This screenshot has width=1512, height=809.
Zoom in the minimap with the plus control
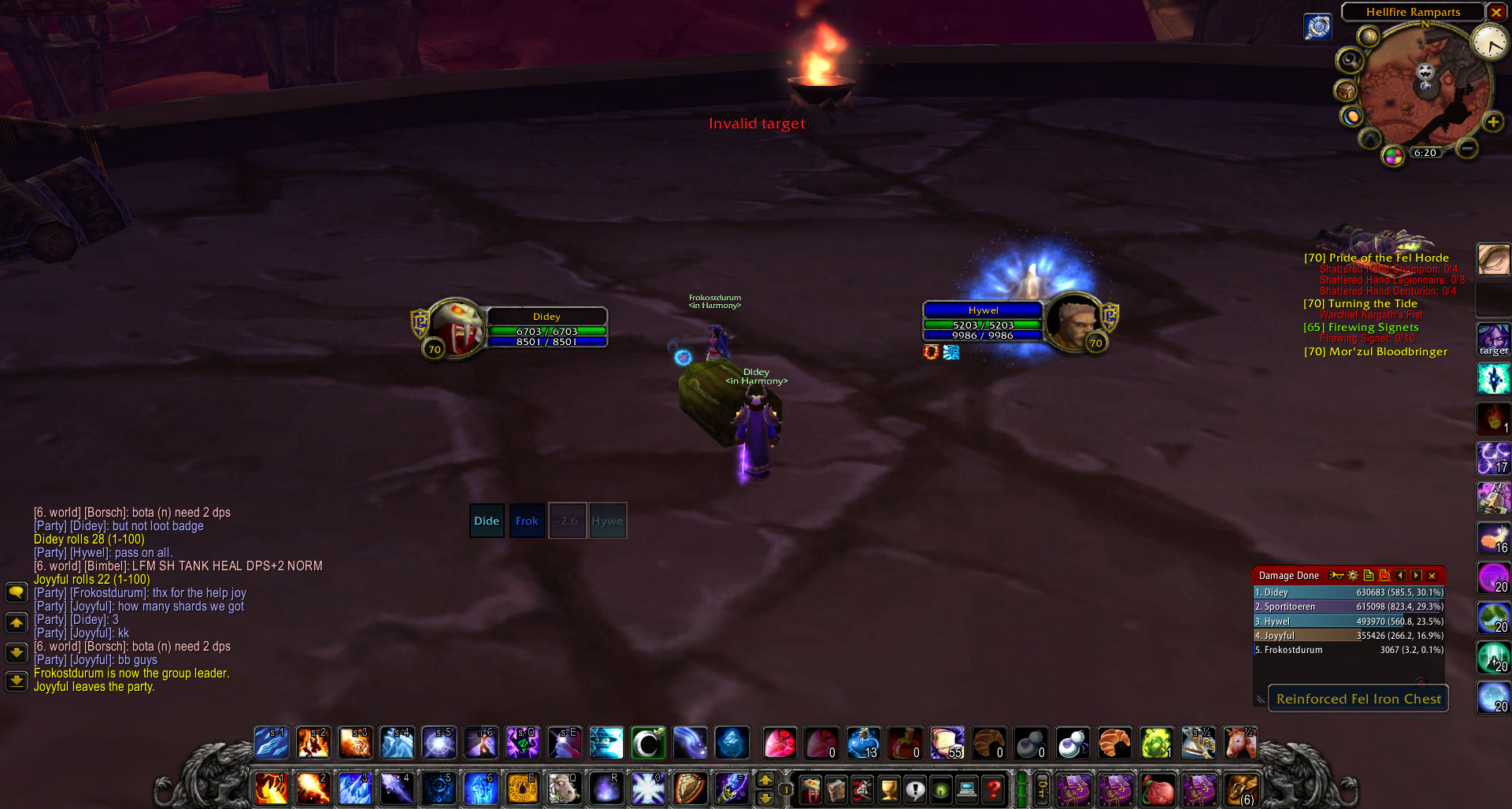coord(1493,121)
